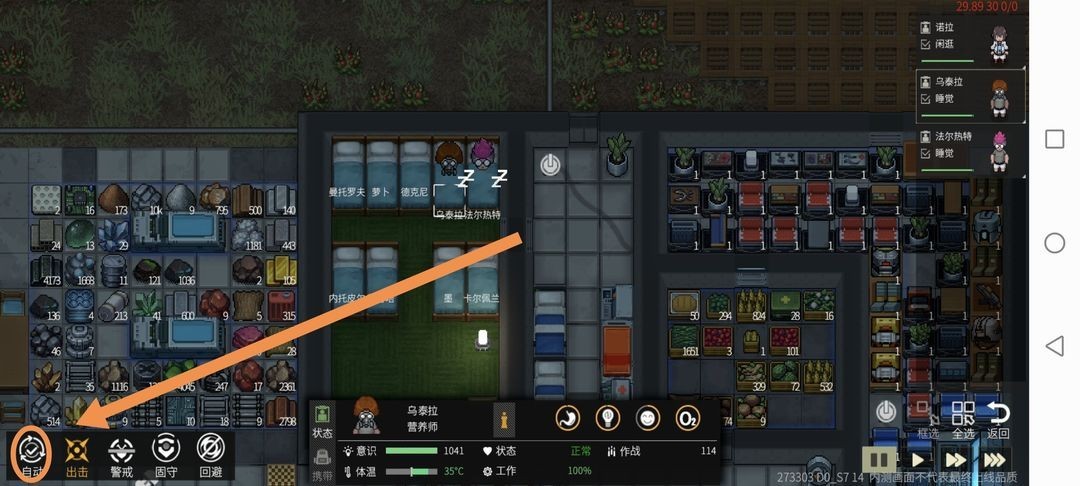Click the 返回 back button

pos(998,419)
